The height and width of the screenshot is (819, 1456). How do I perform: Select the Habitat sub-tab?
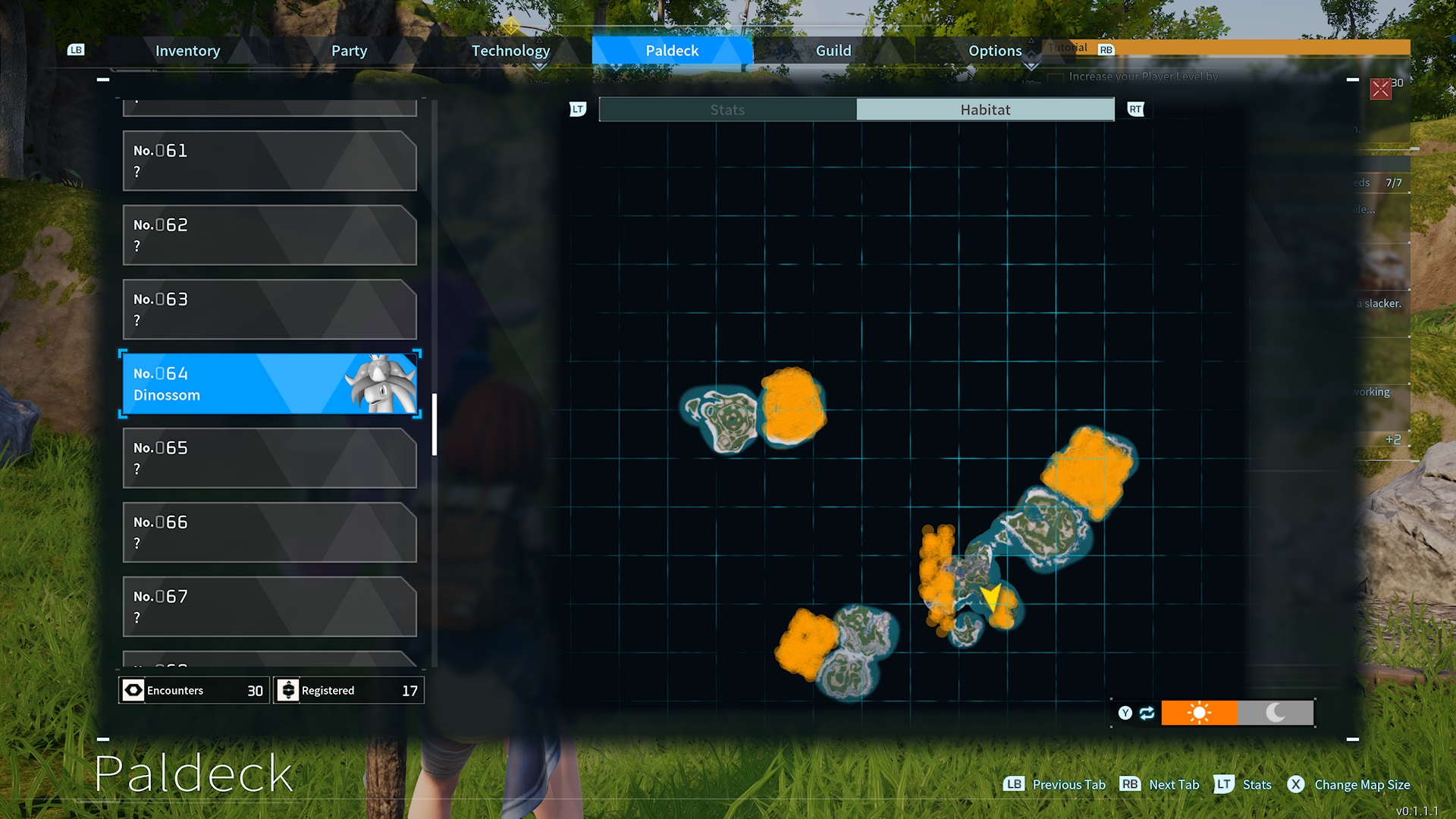985,110
